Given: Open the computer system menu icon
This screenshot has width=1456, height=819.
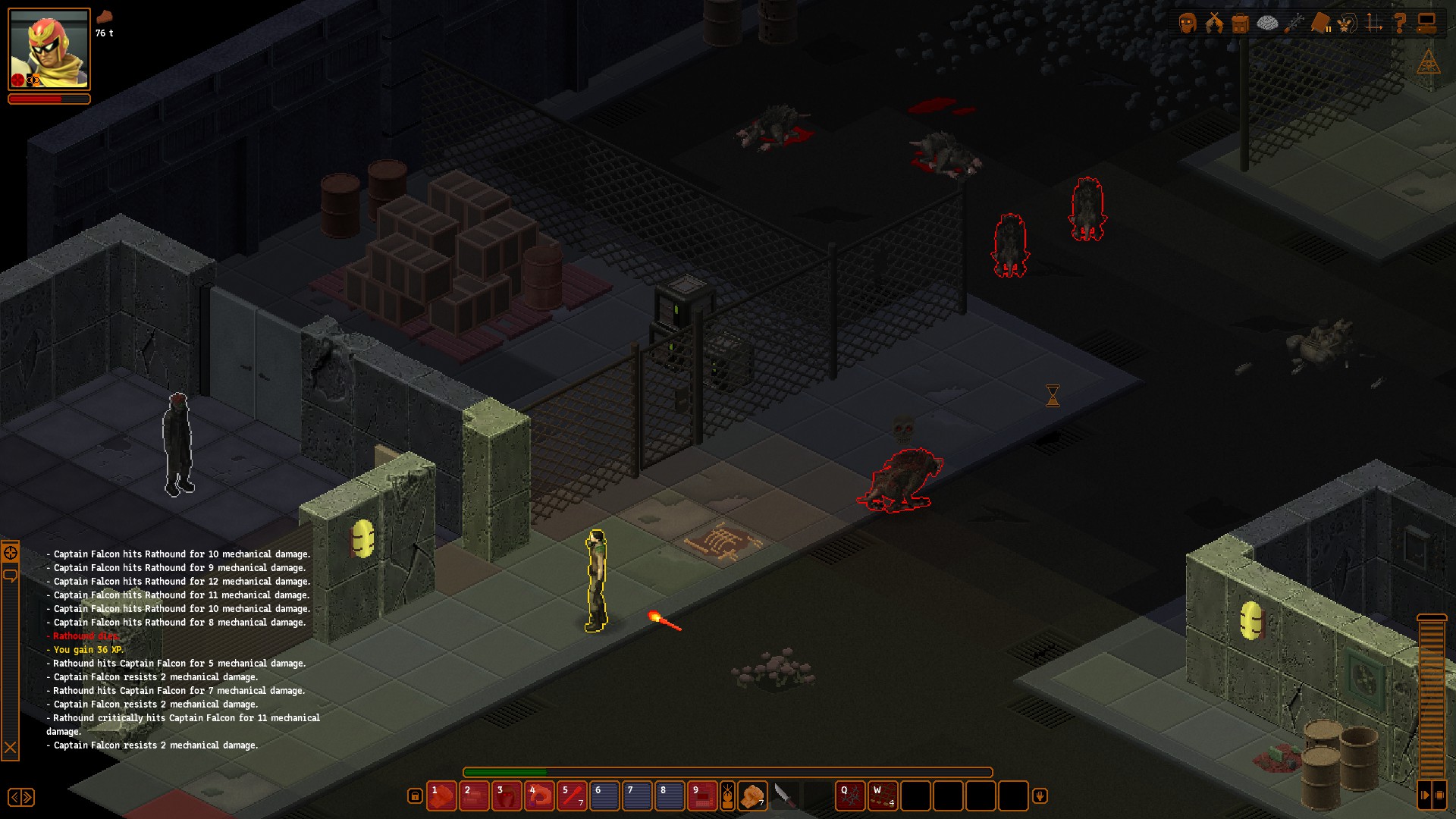Looking at the screenshot, I should 1427,24.
